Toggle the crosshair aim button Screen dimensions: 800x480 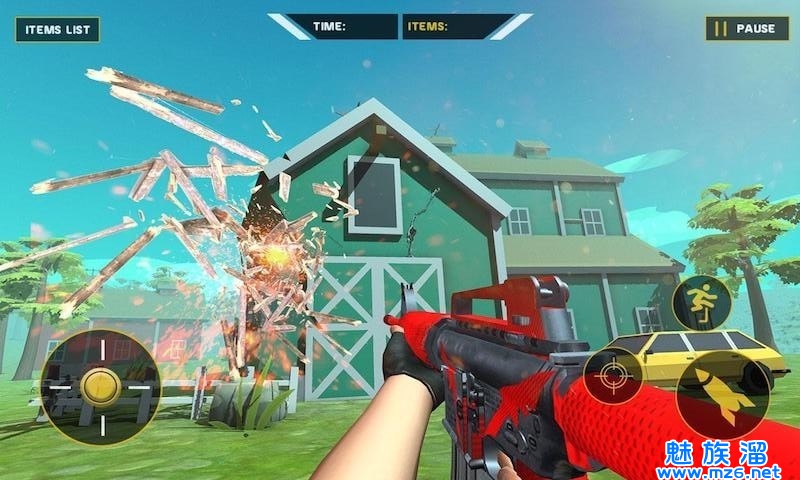coord(612,376)
